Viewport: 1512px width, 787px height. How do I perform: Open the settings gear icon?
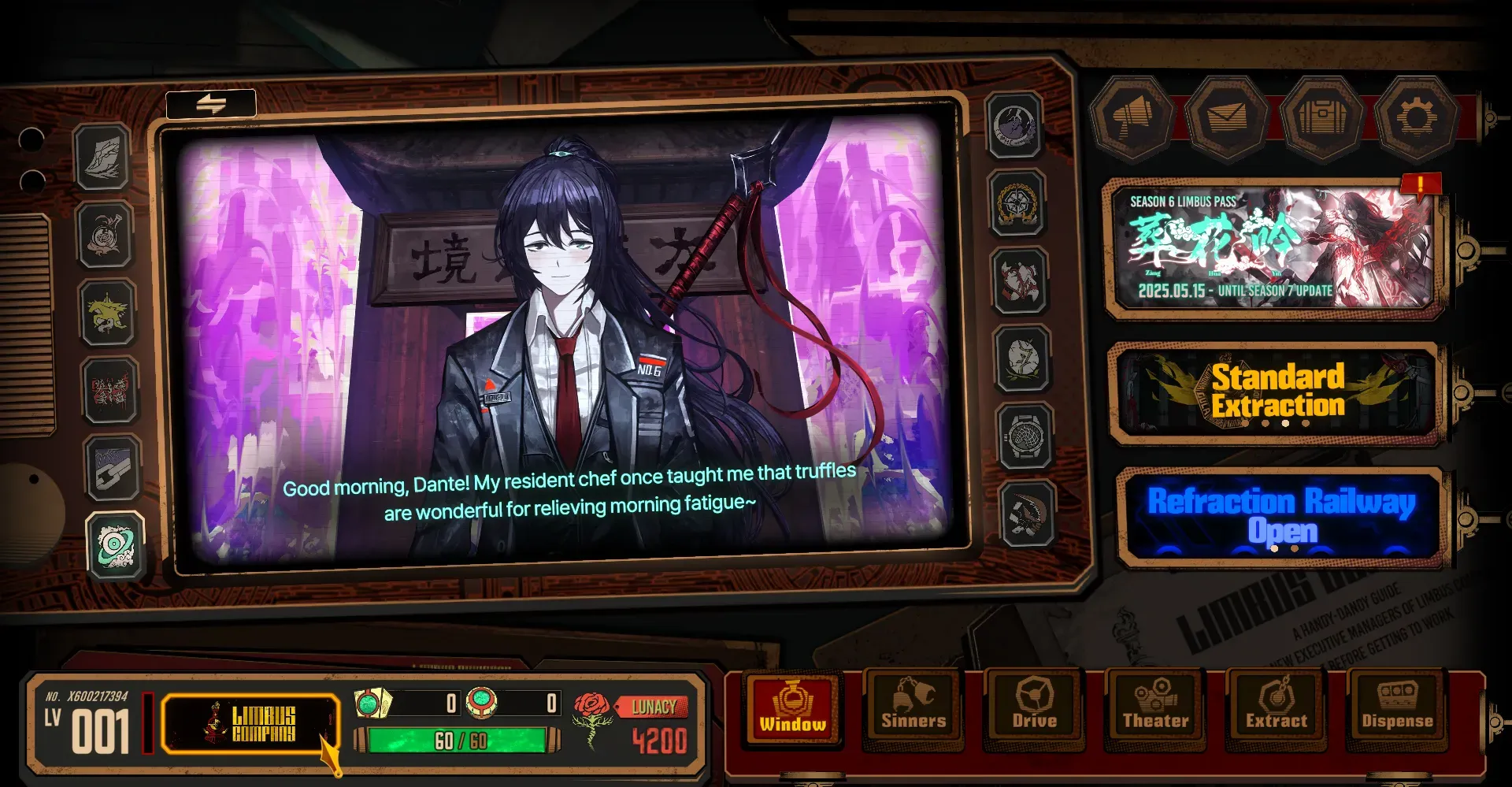[1417, 118]
